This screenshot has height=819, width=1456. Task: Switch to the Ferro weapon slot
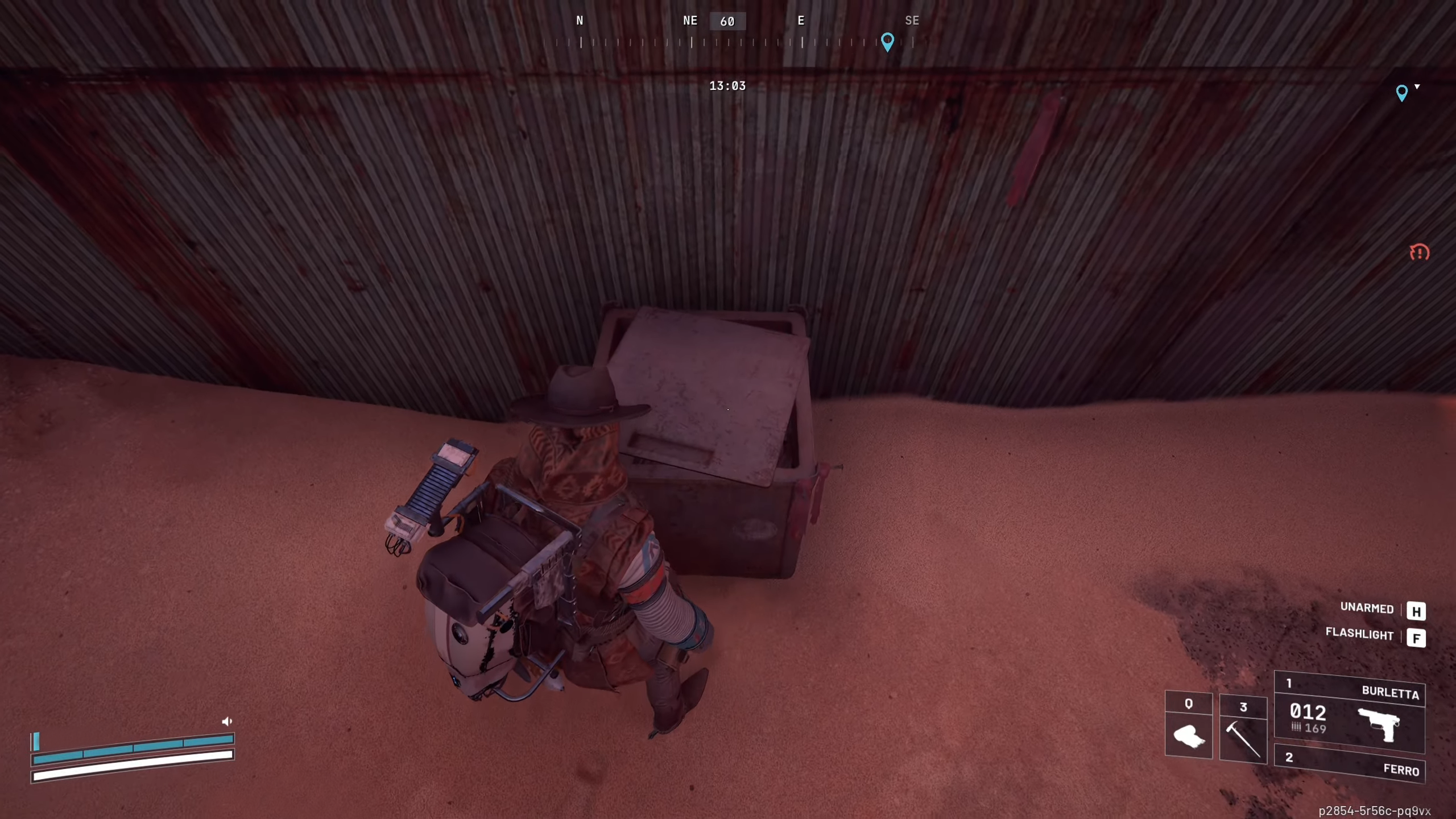1349,764
